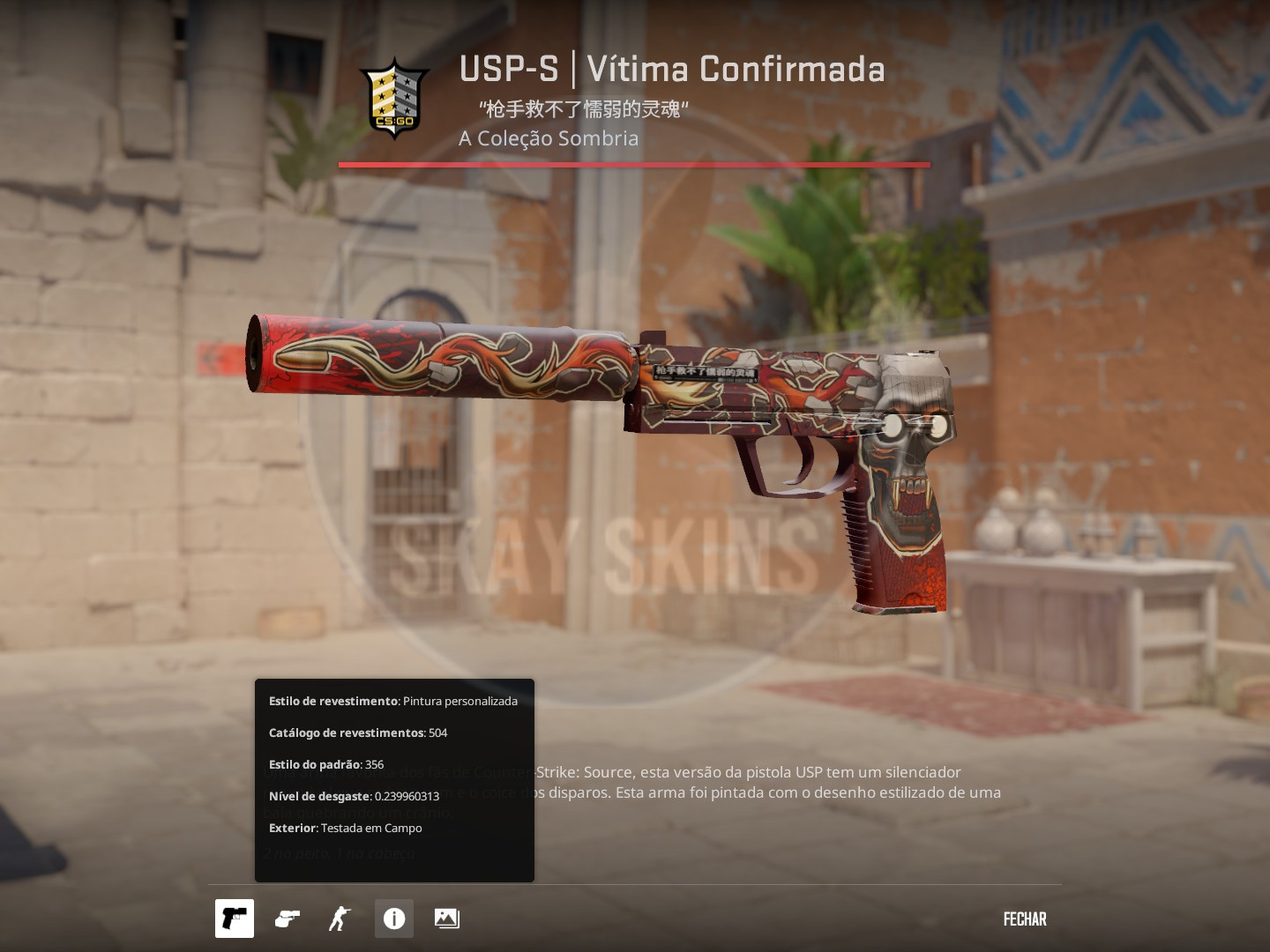Image resolution: width=1270 pixels, height=952 pixels.
Task: Click the USP-S Vítima Confirmada title
Action: point(670,69)
